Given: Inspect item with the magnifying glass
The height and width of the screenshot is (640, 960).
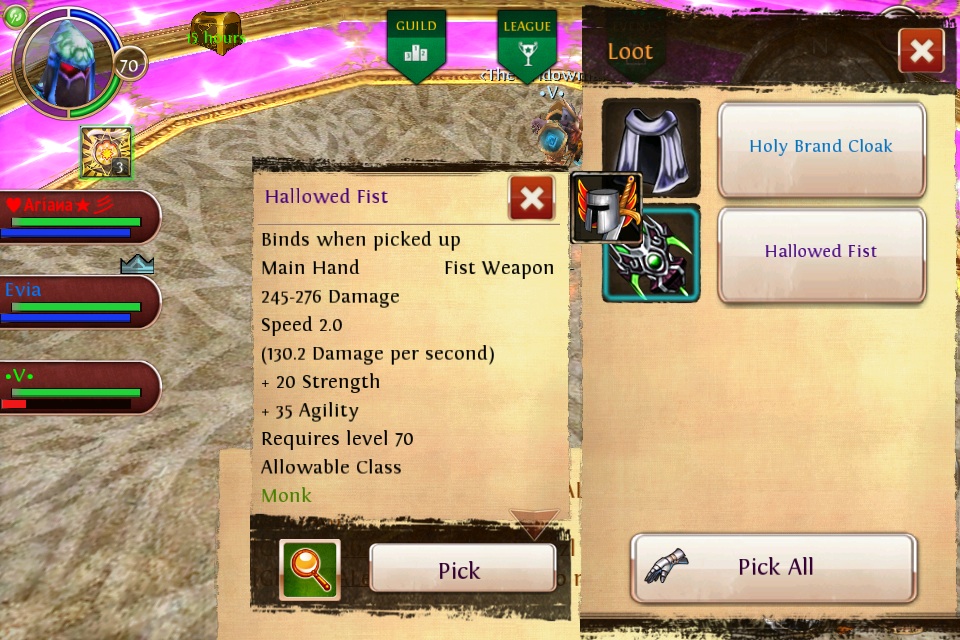Looking at the screenshot, I should click(310, 570).
